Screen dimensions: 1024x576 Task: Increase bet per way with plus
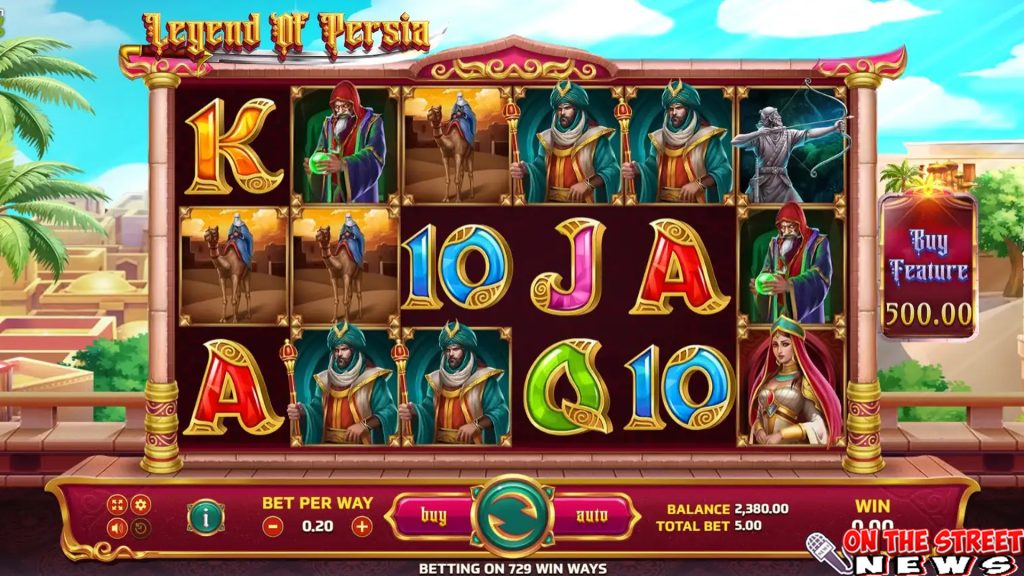pos(362,525)
